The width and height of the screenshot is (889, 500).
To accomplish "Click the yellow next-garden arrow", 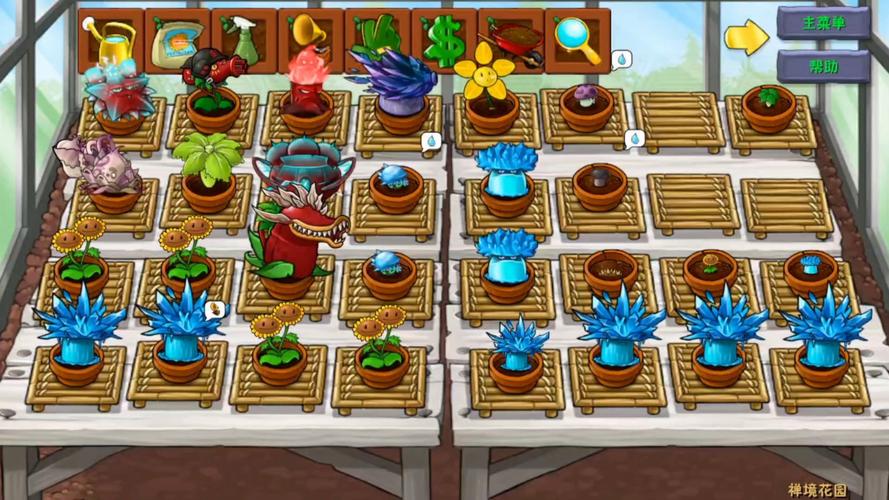I will click(746, 37).
